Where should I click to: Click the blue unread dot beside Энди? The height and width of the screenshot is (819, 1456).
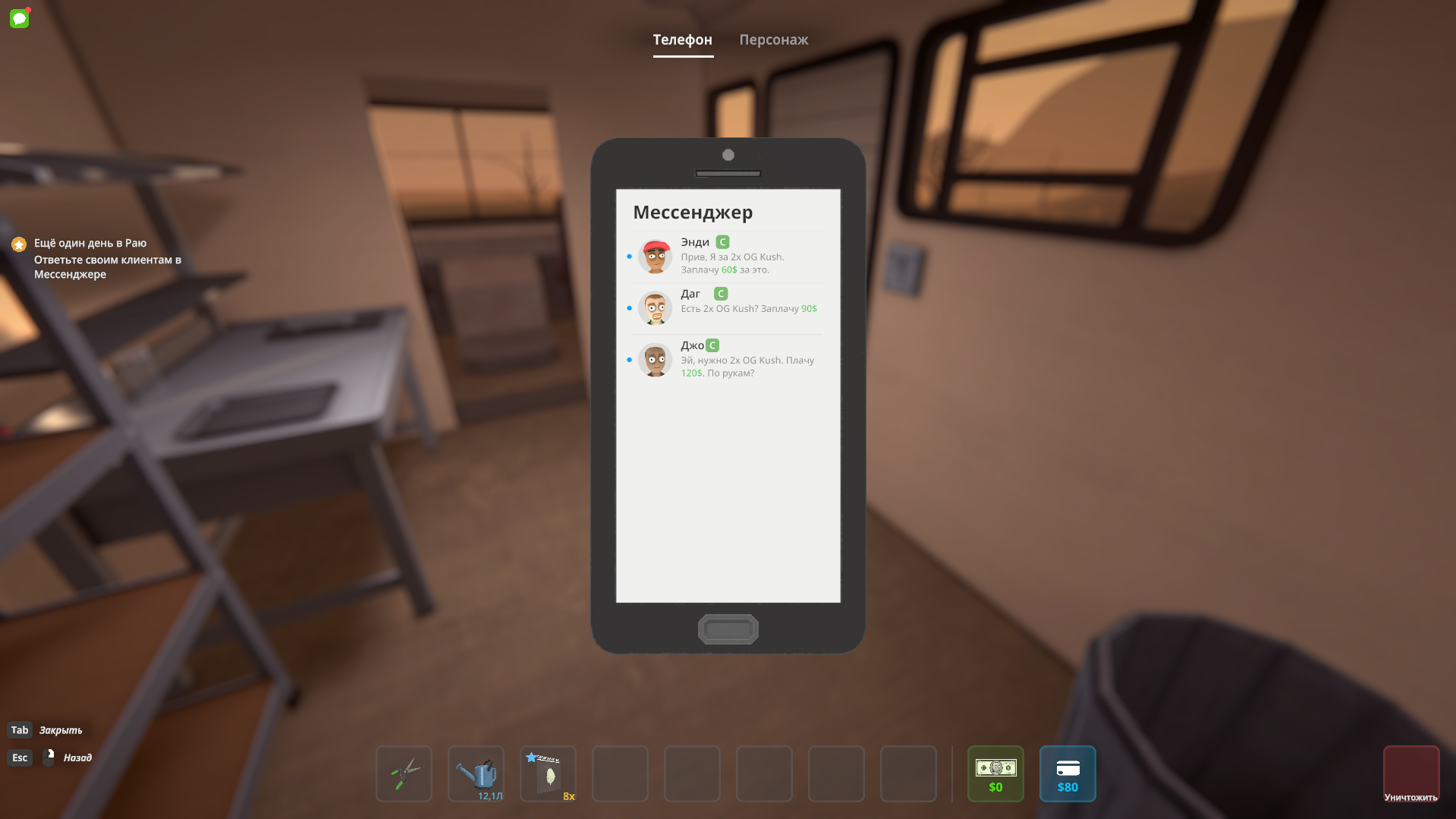pyautogui.click(x=630, y=257)
